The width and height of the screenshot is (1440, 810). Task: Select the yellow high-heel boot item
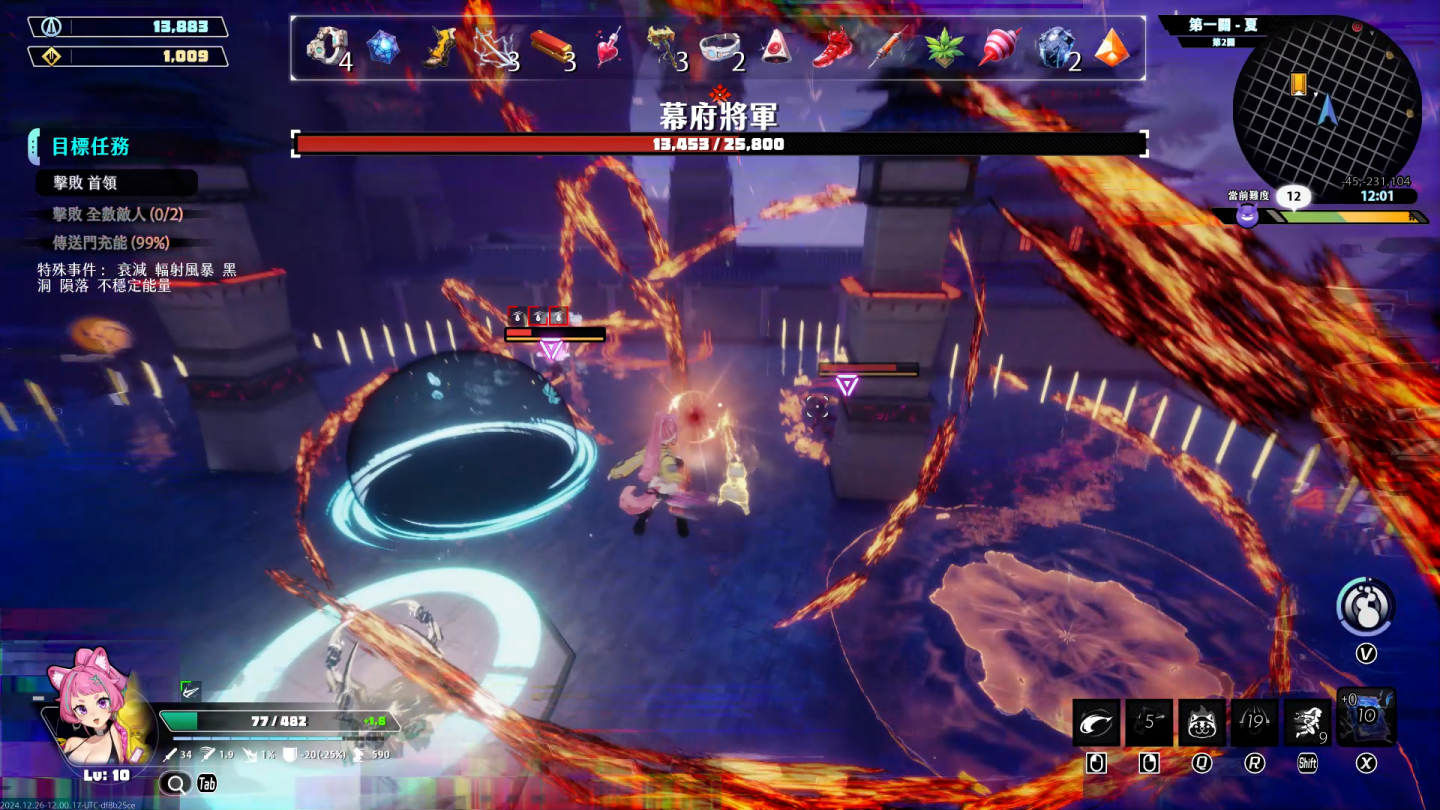[x=441, y=47]
